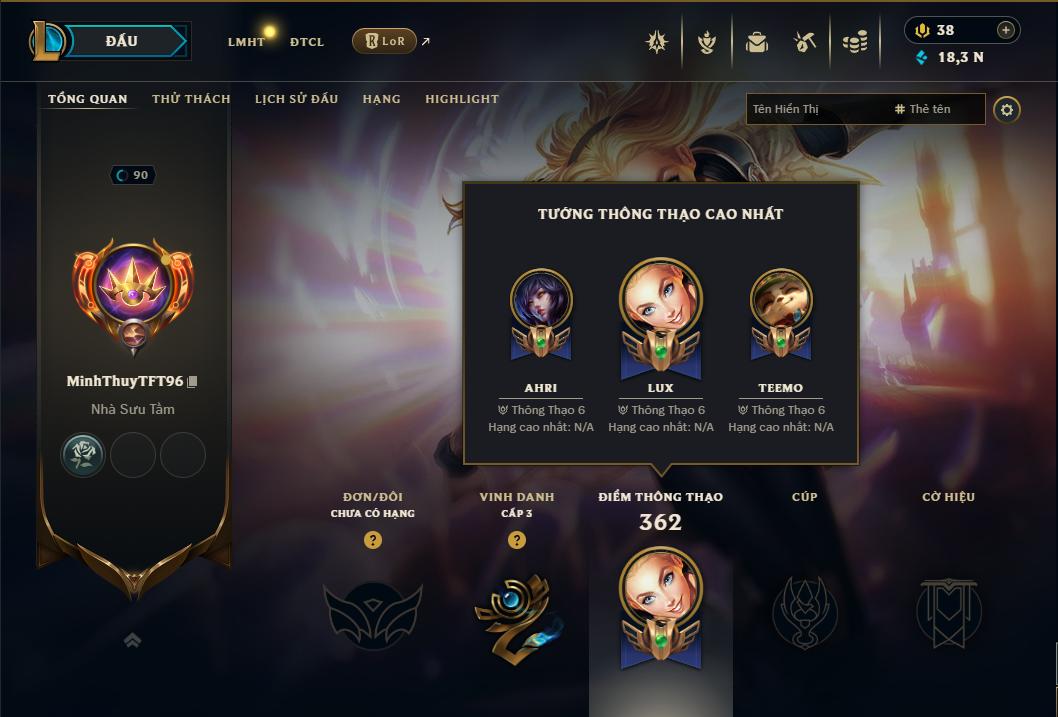
Task: Click the ĐẤU play button
Action: [122, 41]
